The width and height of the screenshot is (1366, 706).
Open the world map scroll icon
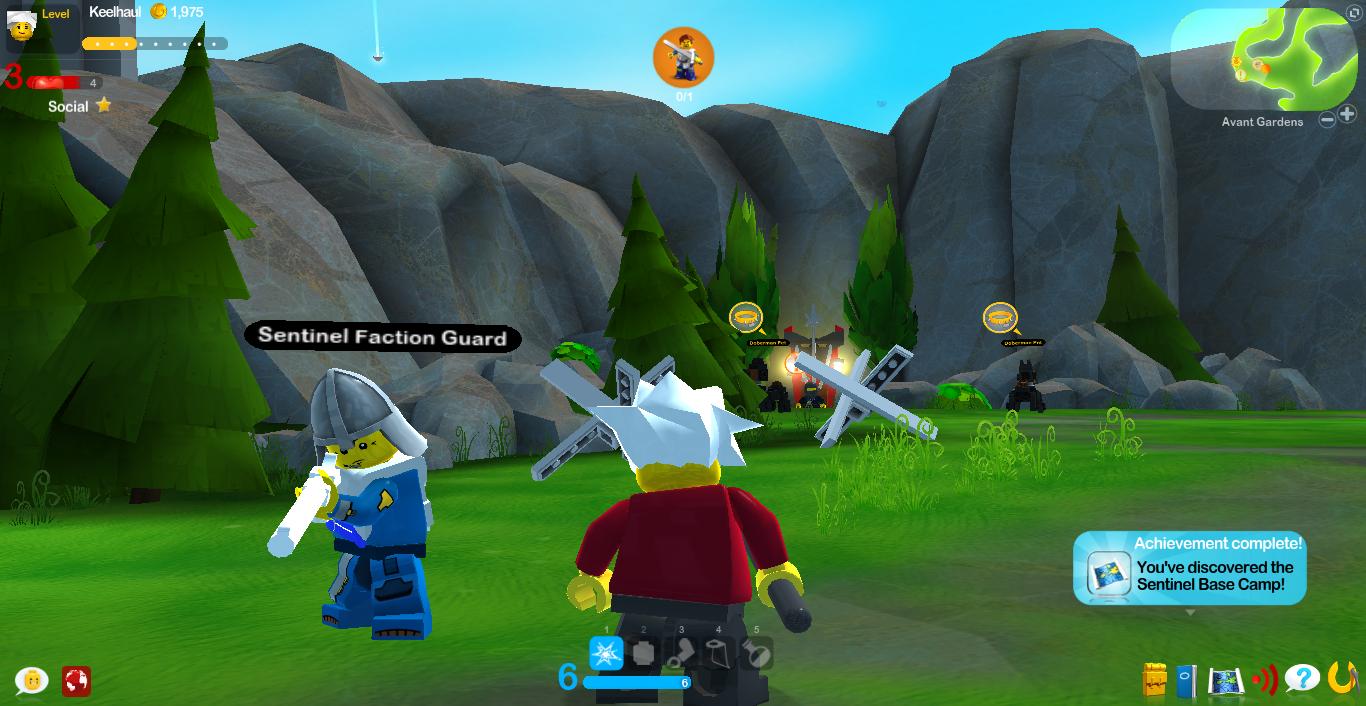[1225, 680]
